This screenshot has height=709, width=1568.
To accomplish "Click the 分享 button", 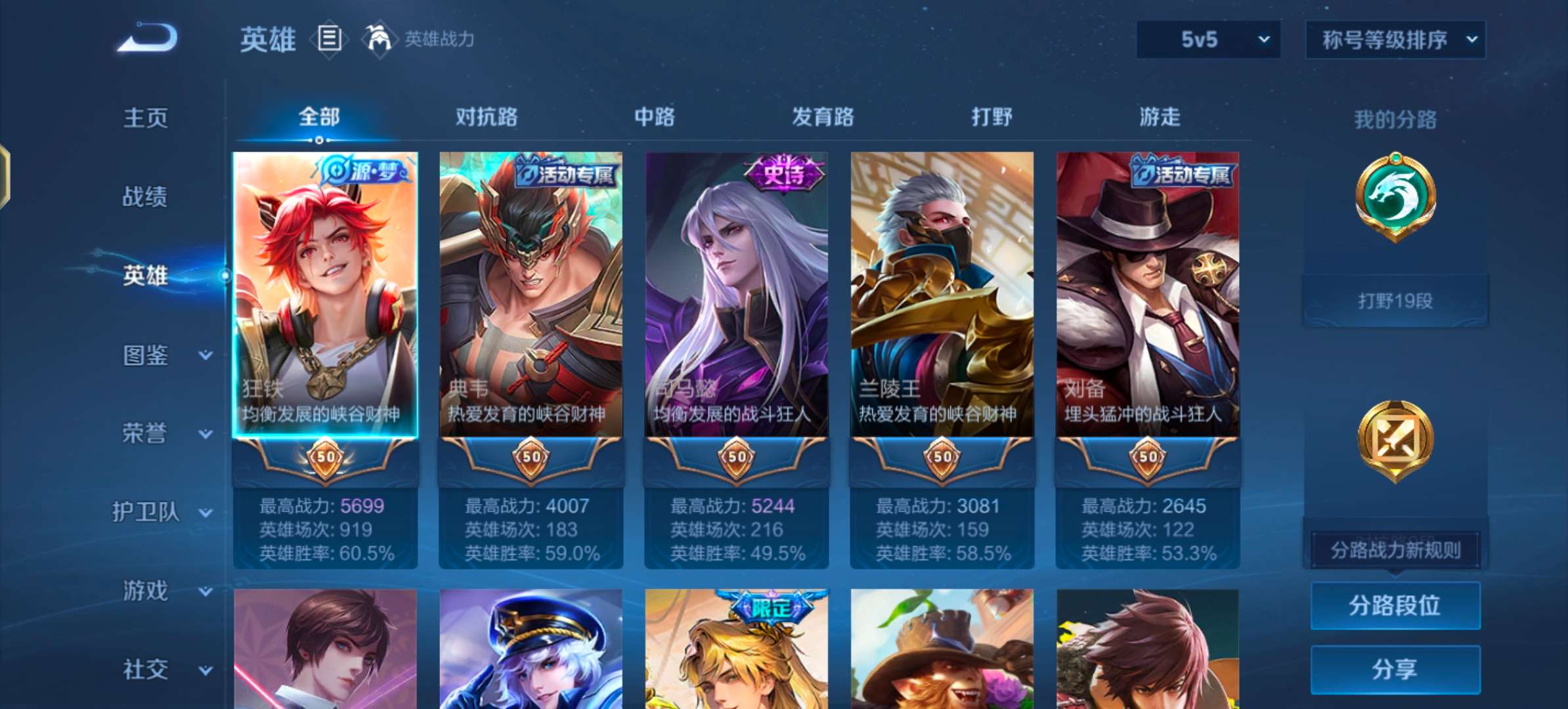I will tap(1396, 668).
